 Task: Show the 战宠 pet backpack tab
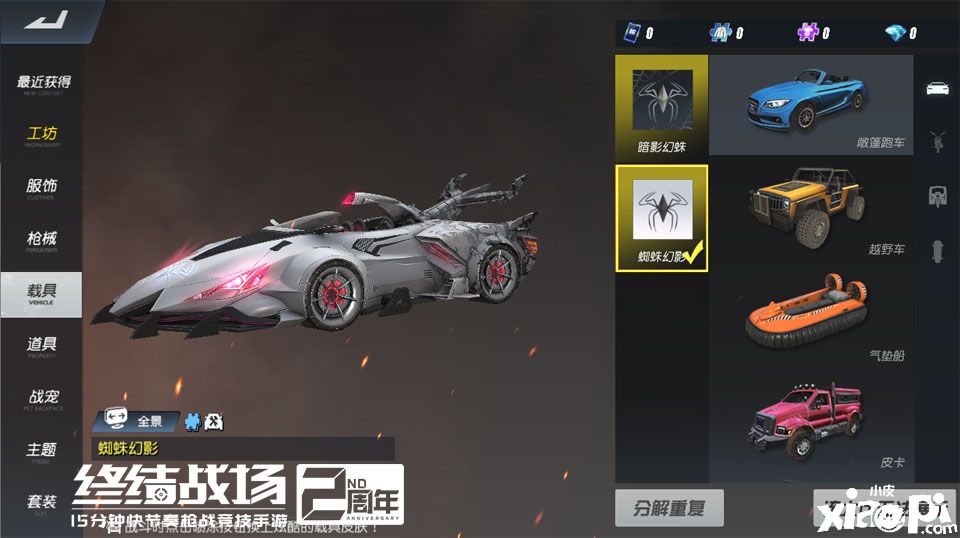point(43,400)
